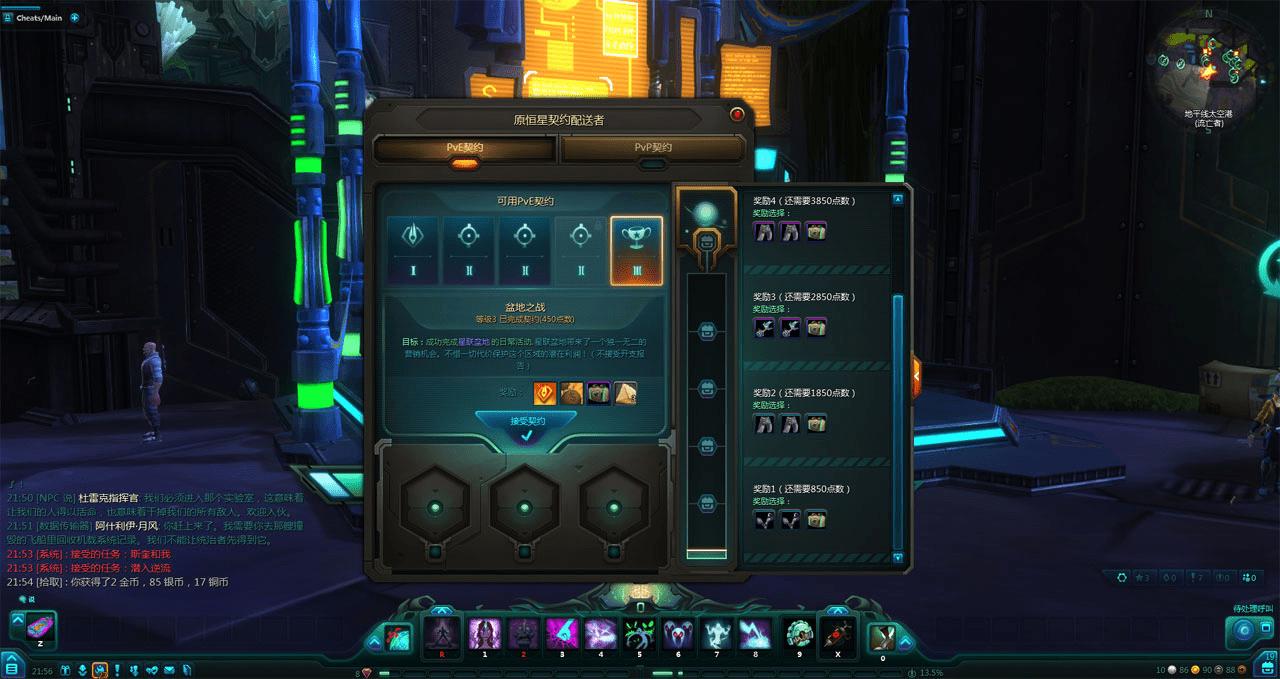Inspect the orange flame reward icon
The width and height of the screenshot is (1280, 679).
(x=545, y=393)
